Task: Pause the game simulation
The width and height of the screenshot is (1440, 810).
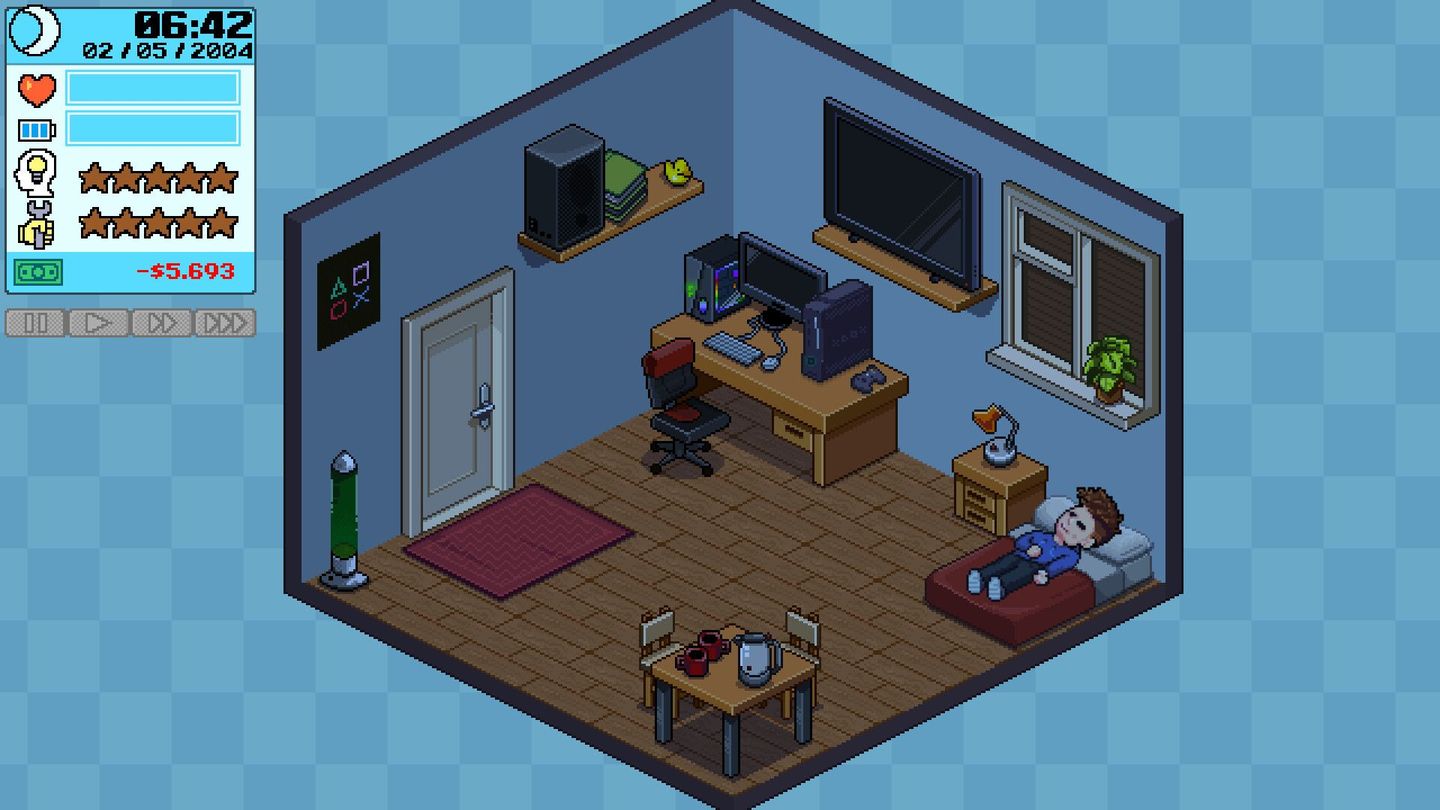Action: tap(36, 323)
